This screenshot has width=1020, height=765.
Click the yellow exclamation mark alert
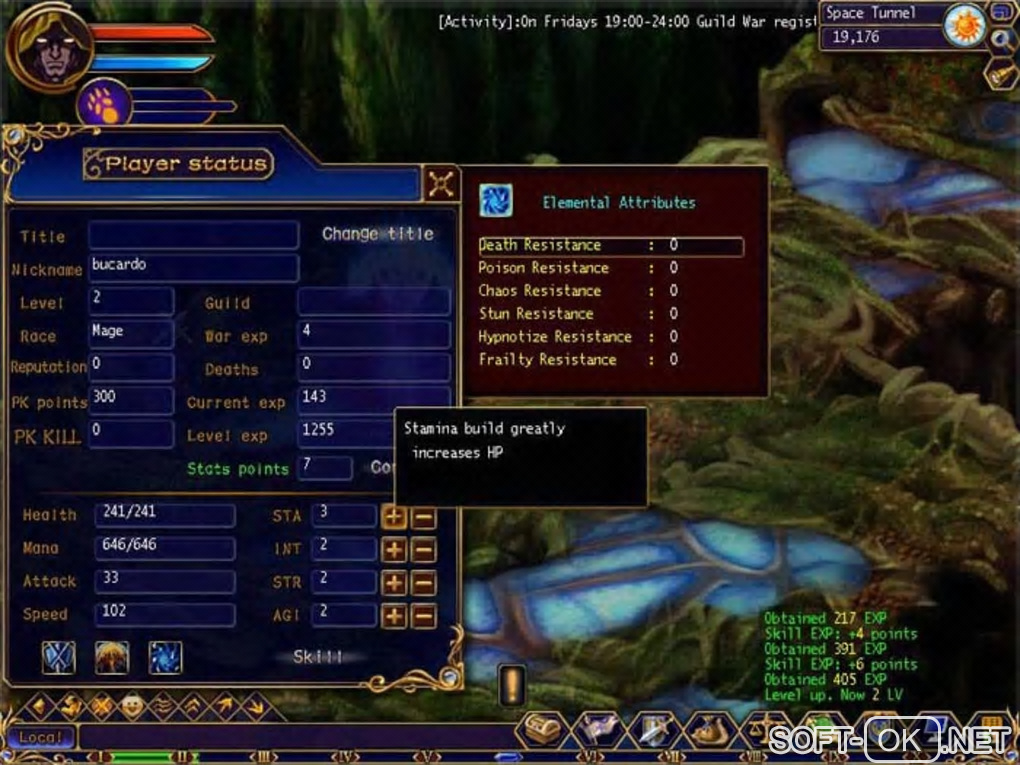click(512, 686)
